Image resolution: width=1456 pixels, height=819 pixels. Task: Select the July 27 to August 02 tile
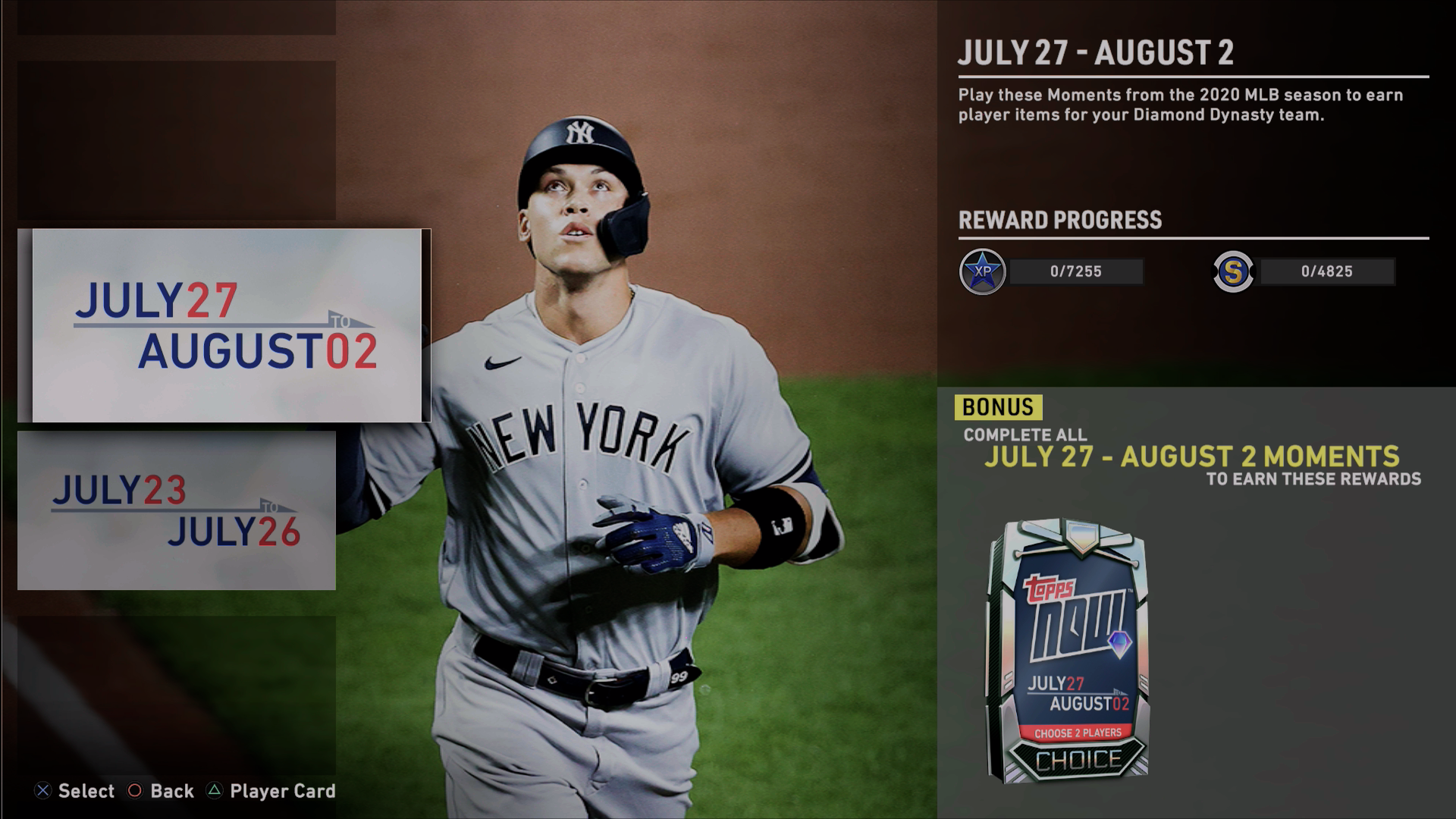pos(225,325)
